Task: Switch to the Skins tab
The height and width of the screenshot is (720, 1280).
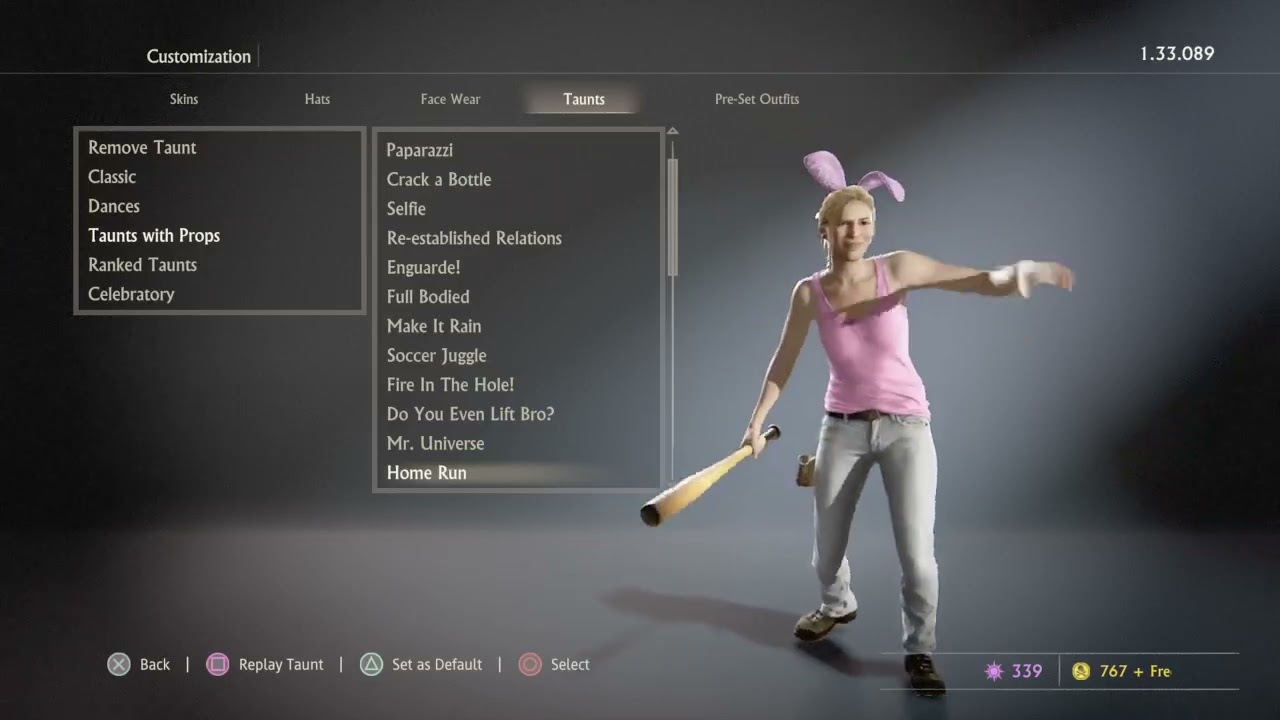Action: tap(184, 99)
